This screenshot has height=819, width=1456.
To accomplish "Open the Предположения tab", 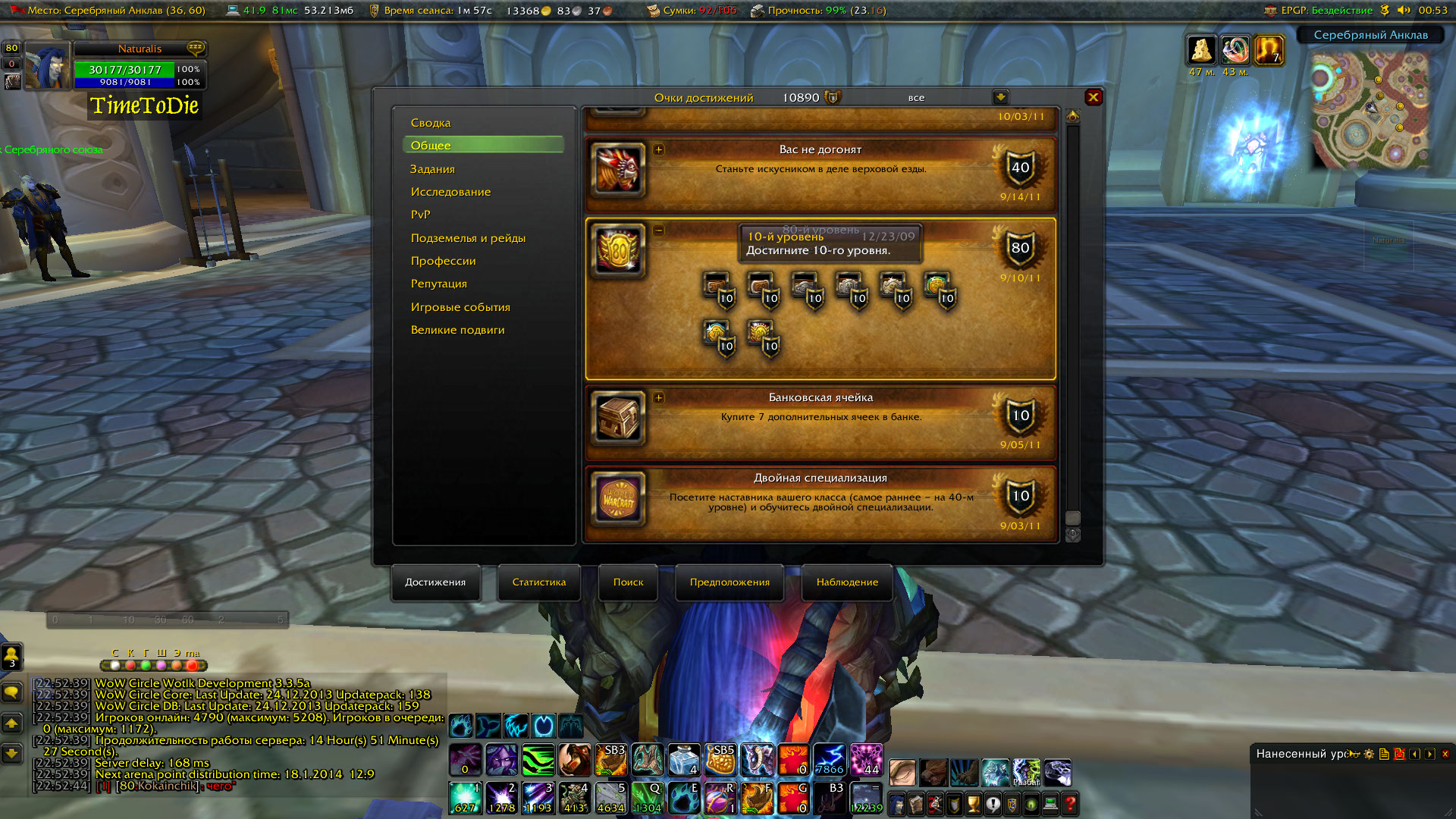I will tap(730, 582).
